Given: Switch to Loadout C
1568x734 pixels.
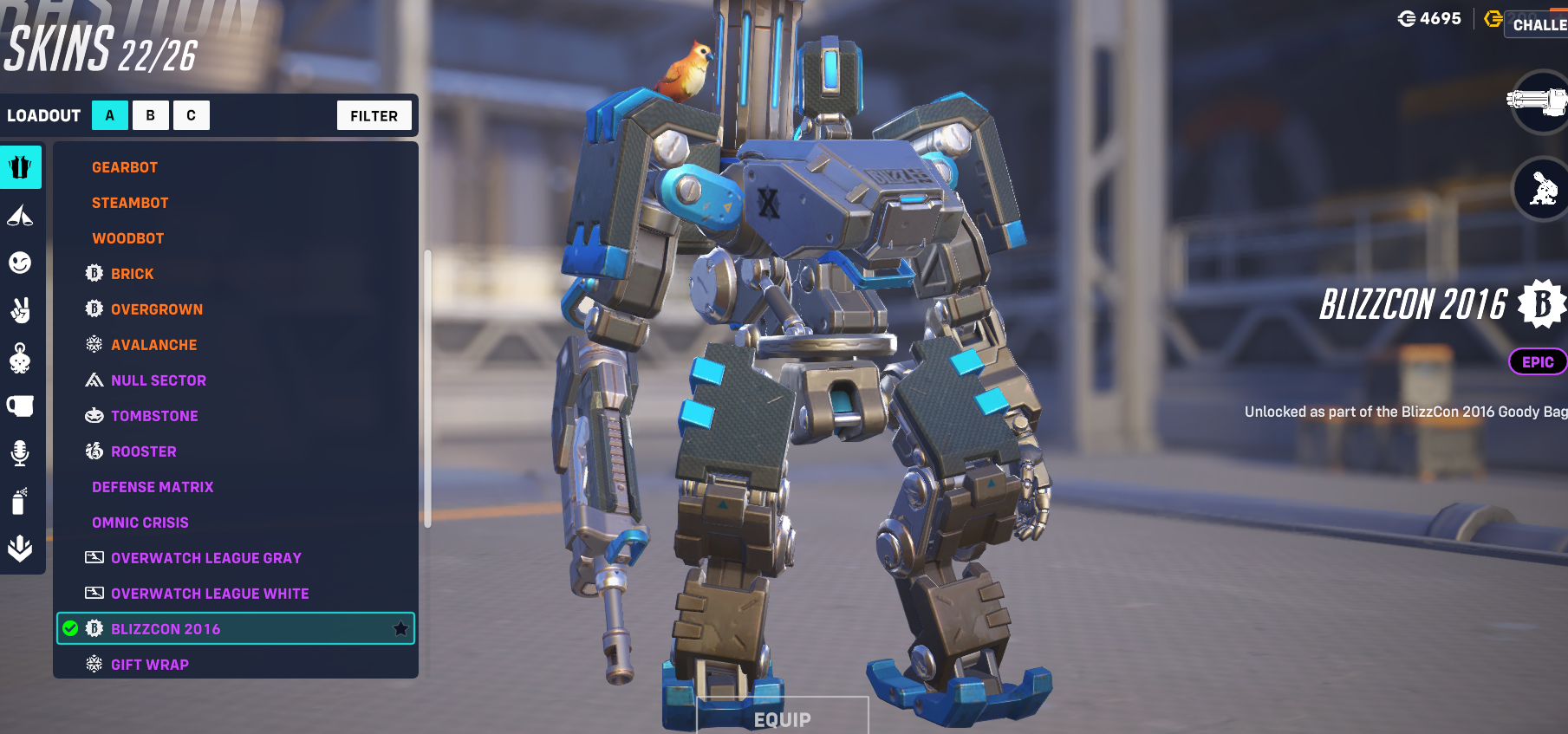Looking at the screenshot, I should pos(192,114).
